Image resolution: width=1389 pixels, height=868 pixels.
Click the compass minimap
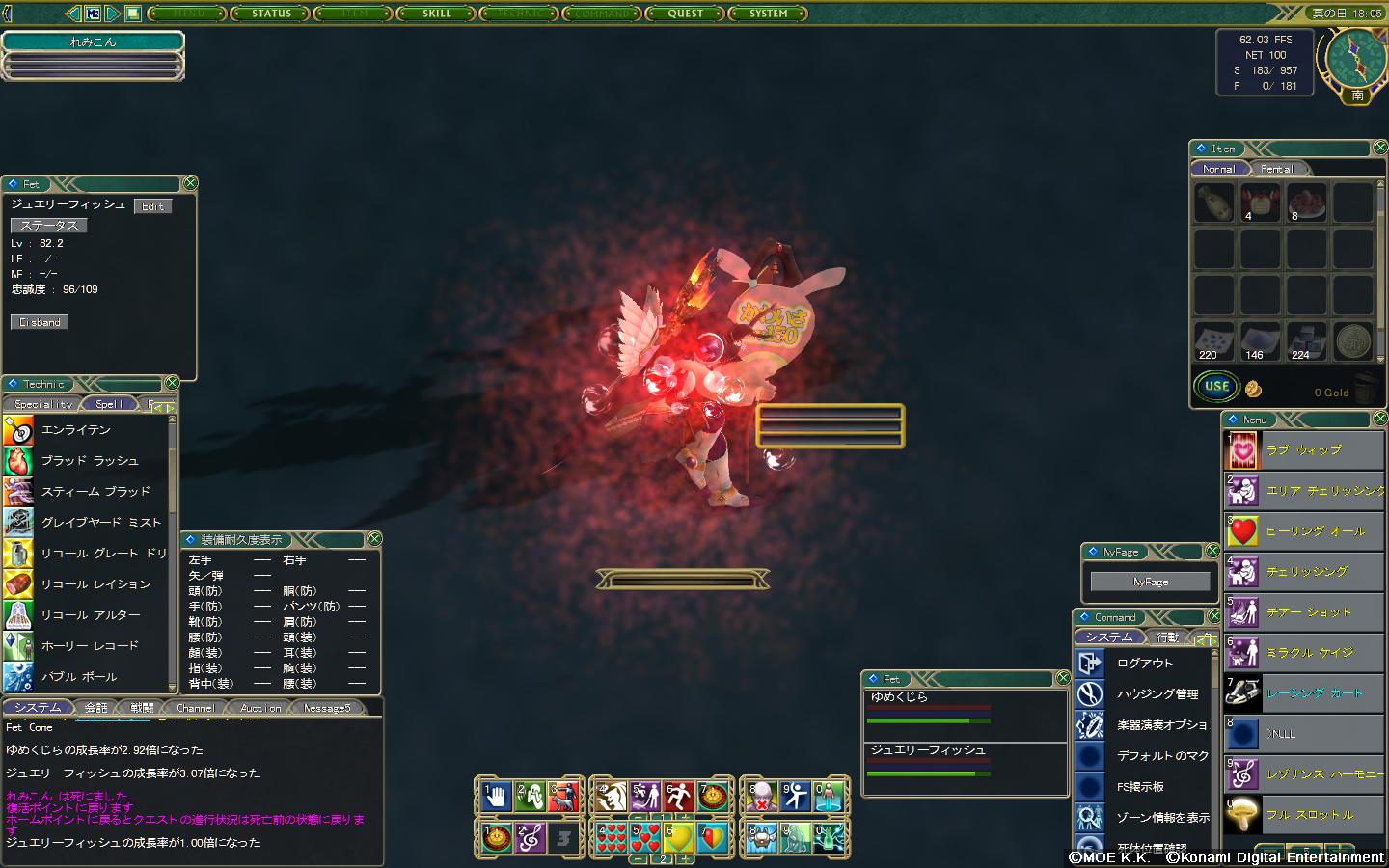pyautogui.click(x=1356, y=56)
